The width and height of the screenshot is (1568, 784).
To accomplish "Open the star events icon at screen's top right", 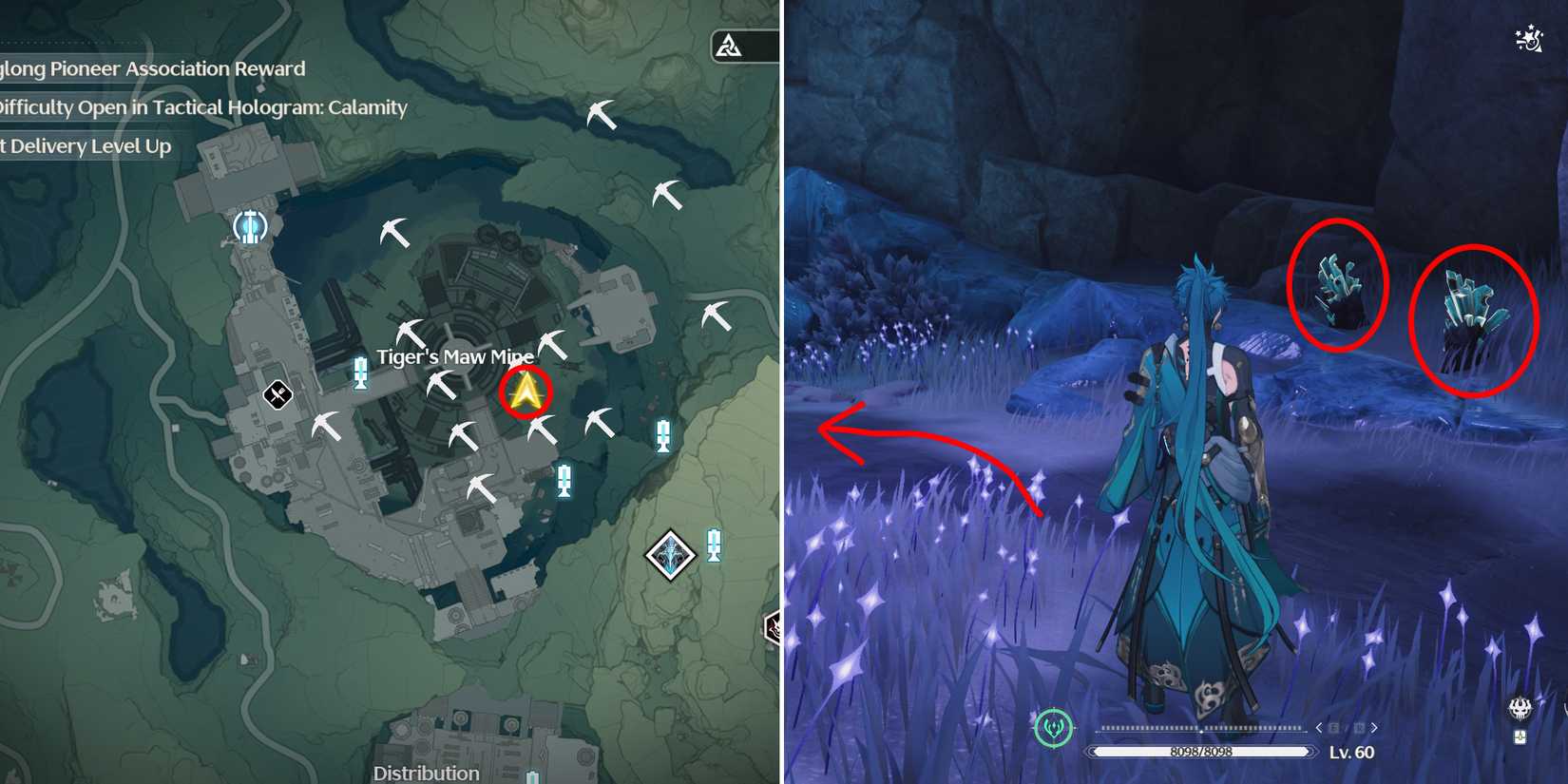I will (x=1527, y=38).
